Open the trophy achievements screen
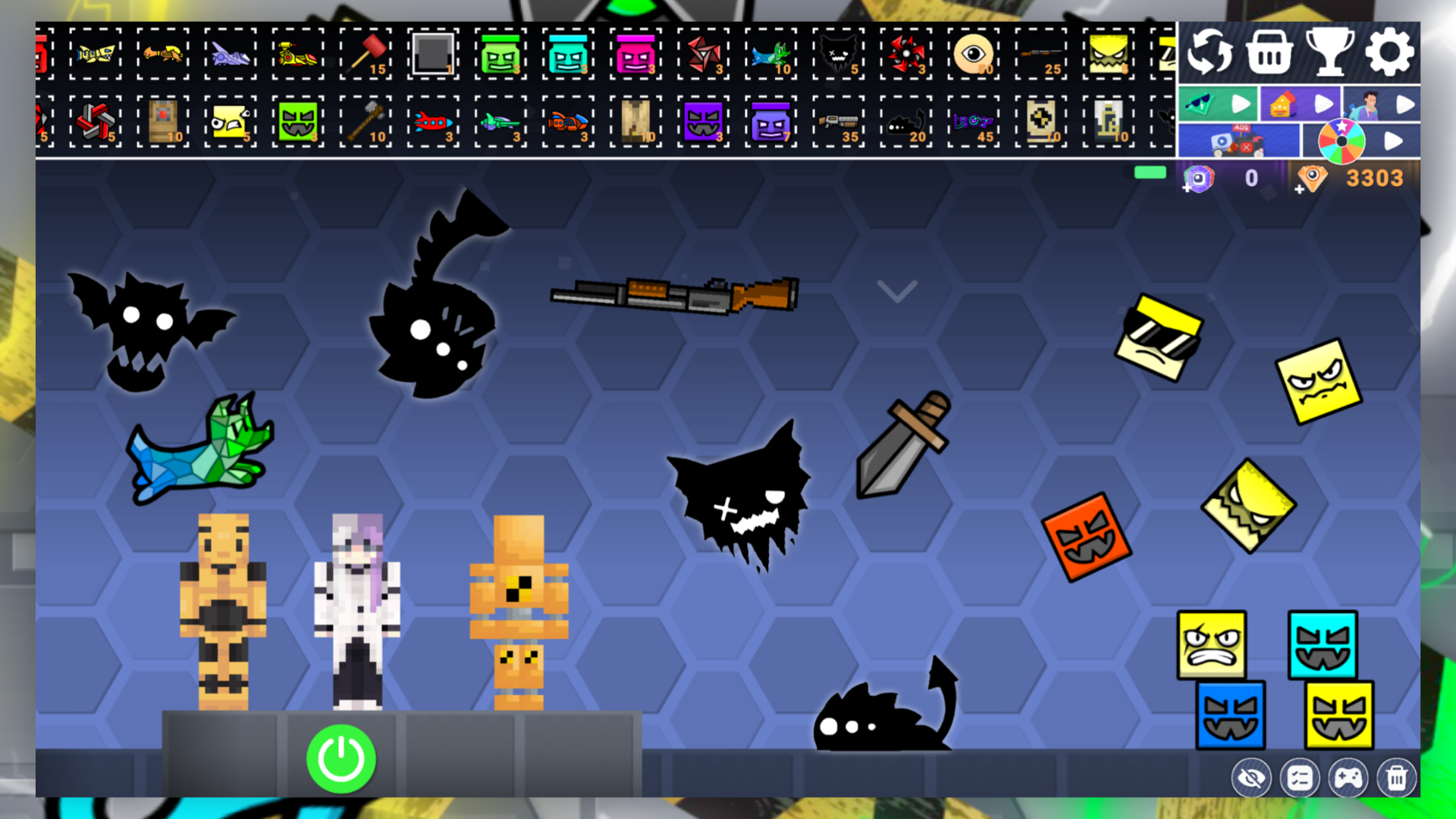This screenshot has width=1456, height=819. click(x=1332, y=52)
